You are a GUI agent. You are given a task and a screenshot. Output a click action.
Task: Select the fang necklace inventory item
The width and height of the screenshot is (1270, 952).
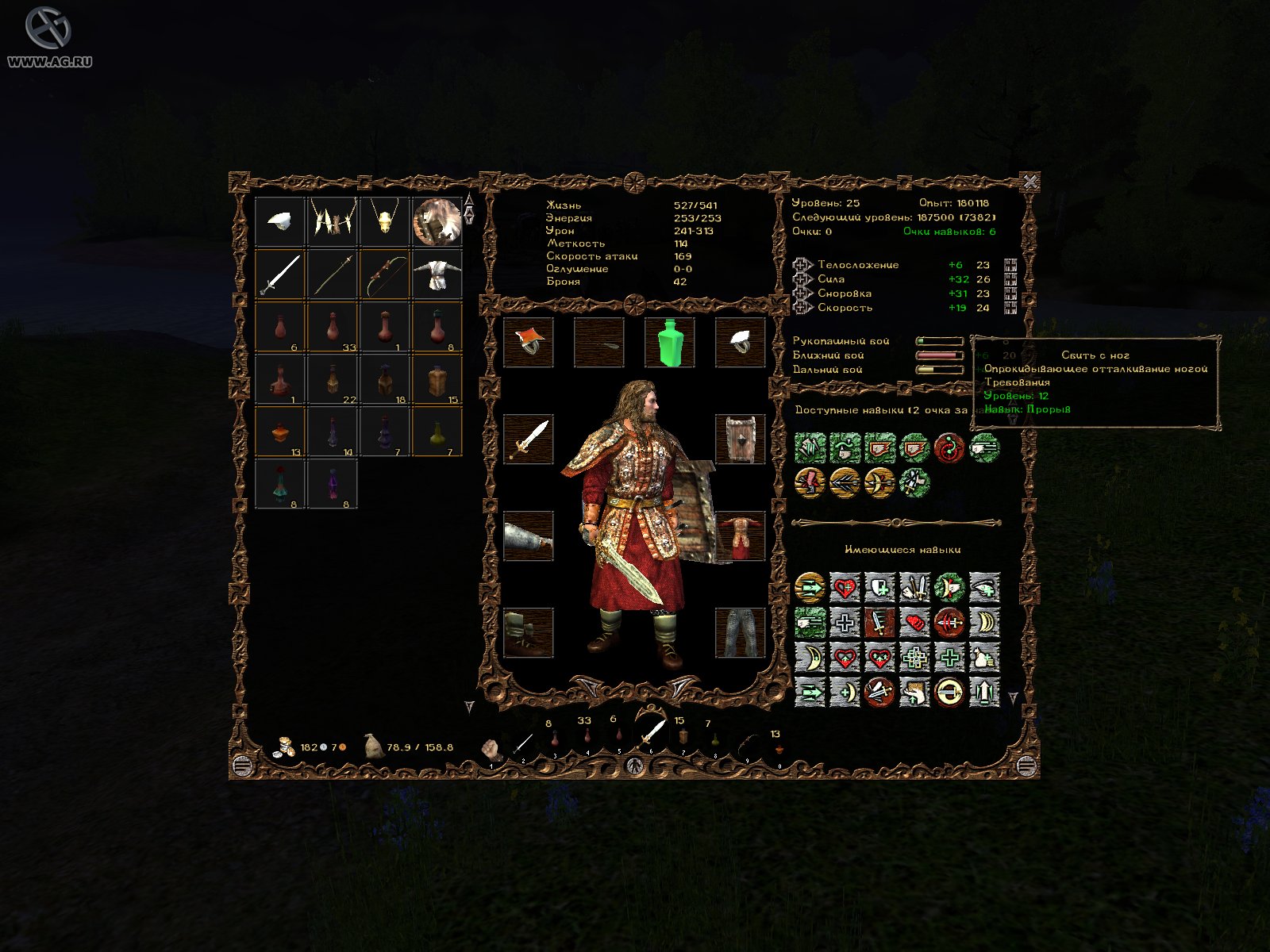coord(333,221)
